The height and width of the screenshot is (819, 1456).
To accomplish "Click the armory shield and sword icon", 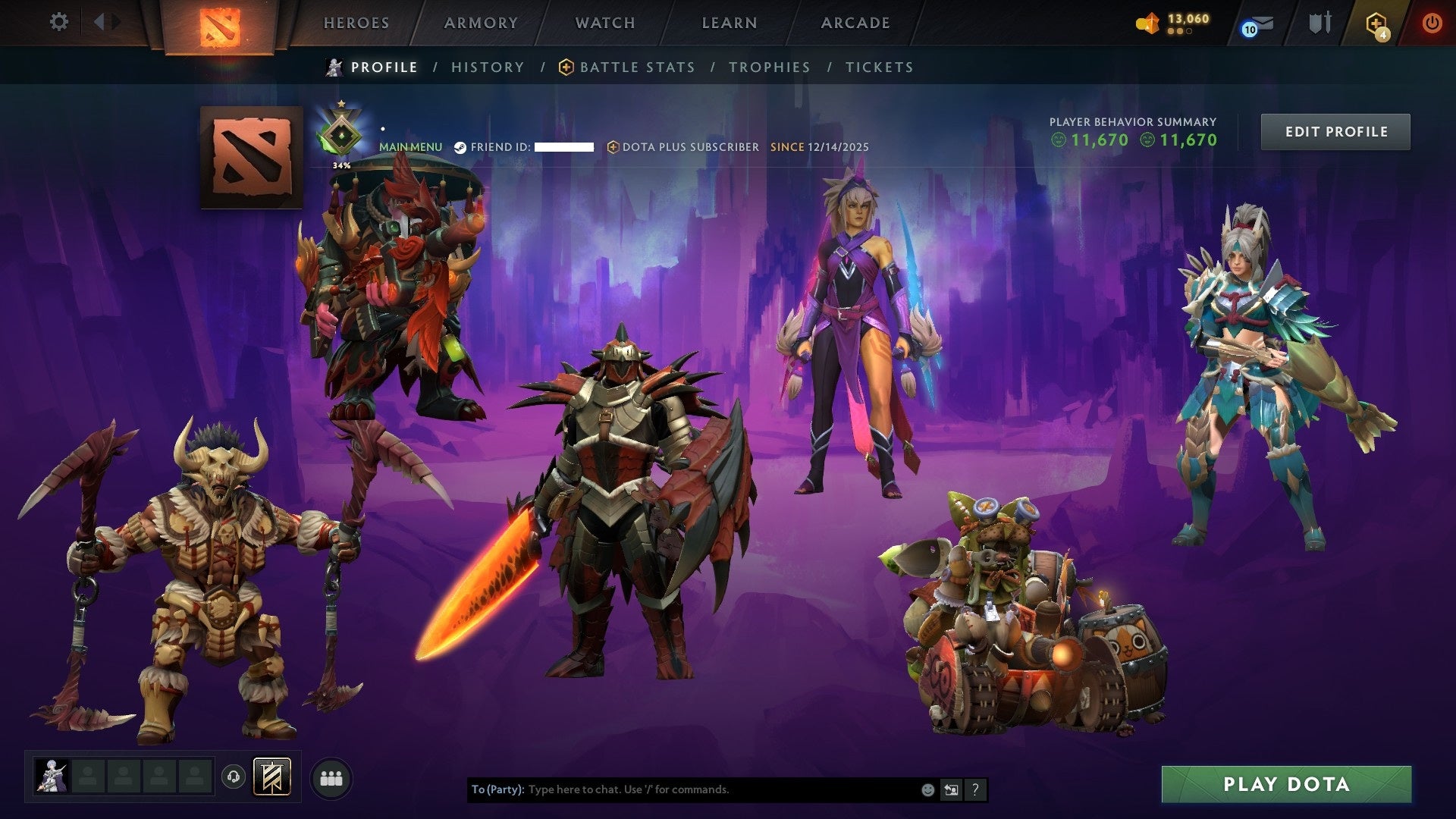I will tap(1320, 23).
